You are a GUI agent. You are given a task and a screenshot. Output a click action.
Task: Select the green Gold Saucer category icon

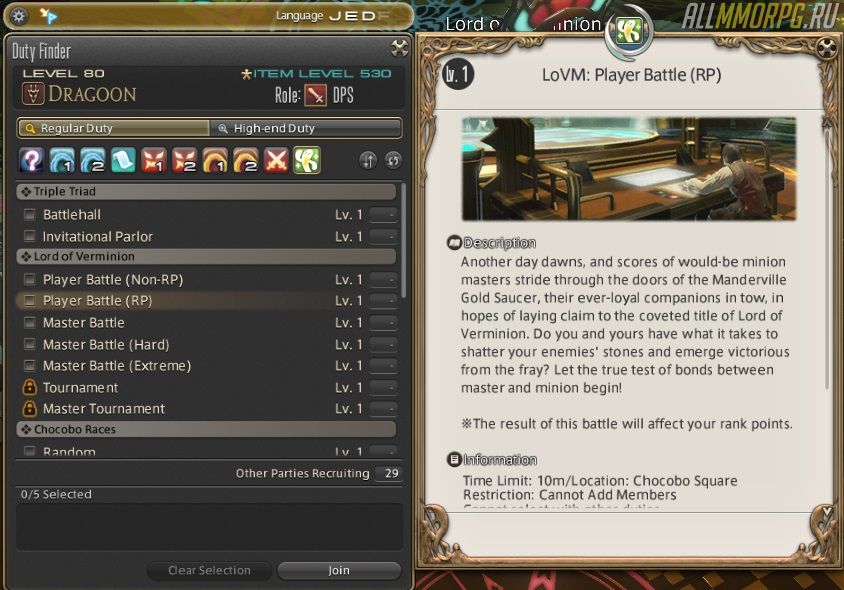[307, 160]
